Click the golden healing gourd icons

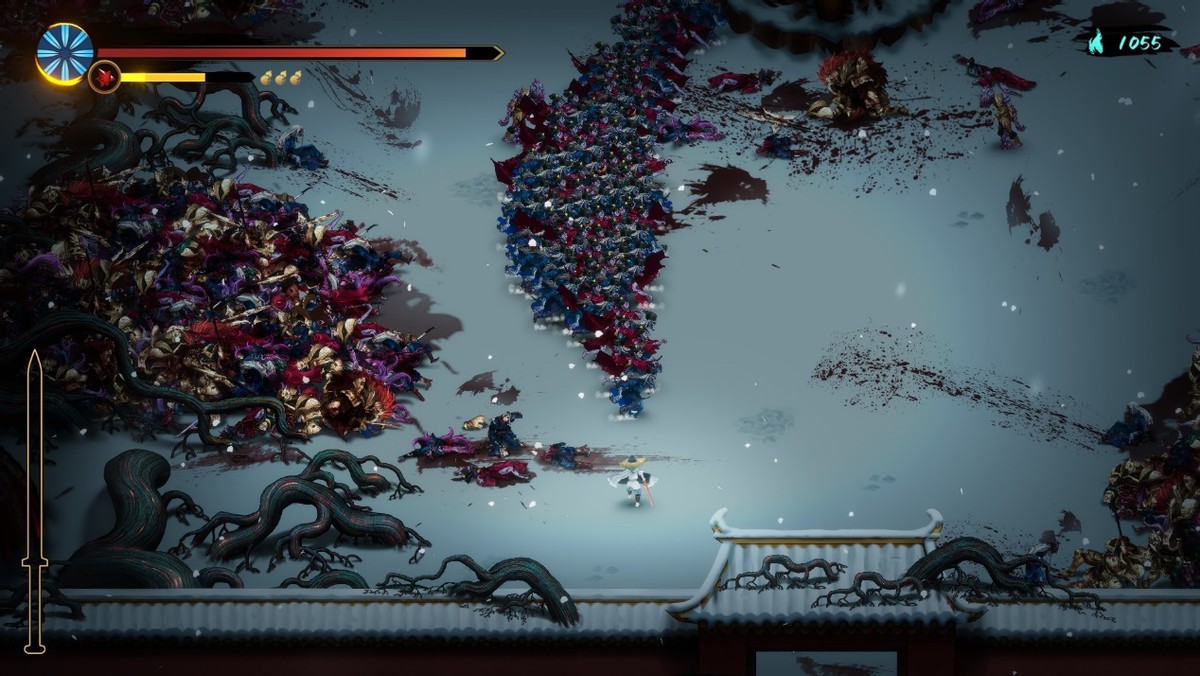click(280, 77)
